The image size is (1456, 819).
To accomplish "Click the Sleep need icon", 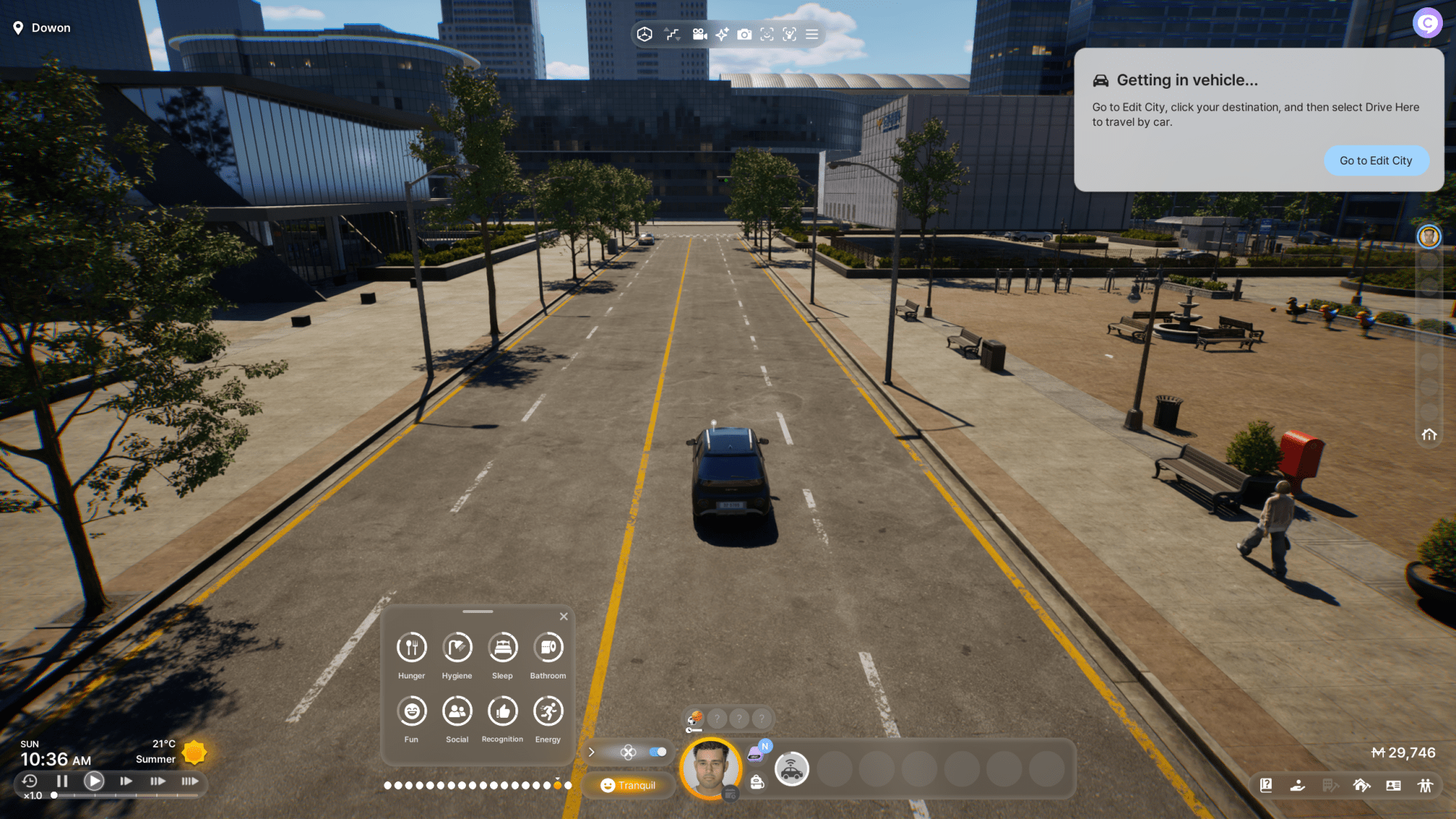I will click(x=502, y=647).
